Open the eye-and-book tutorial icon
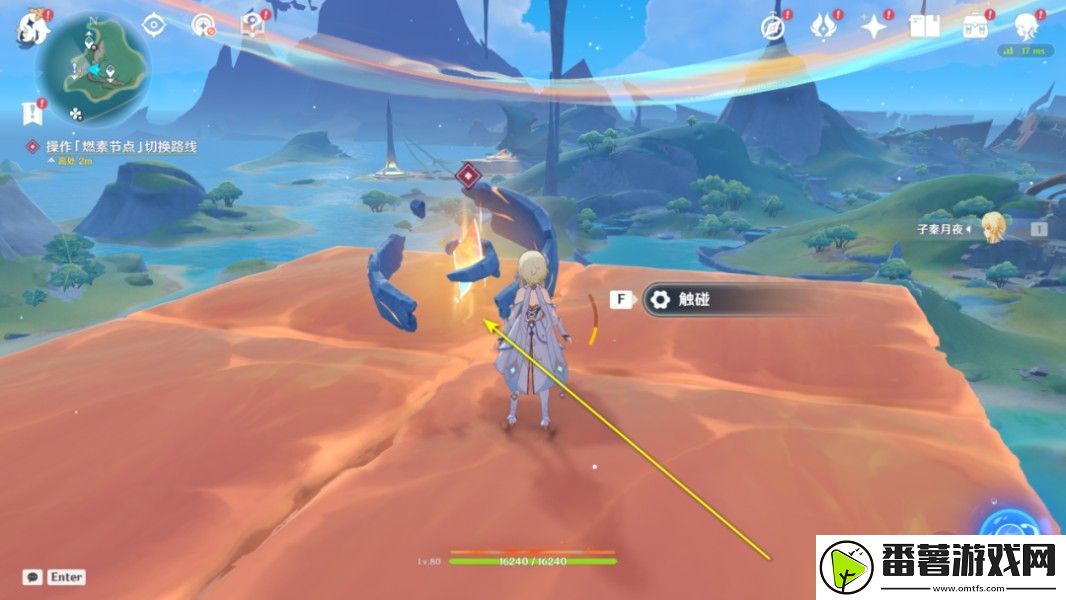Viewport: 1066px width, 600px height. [x=252, y=26]
